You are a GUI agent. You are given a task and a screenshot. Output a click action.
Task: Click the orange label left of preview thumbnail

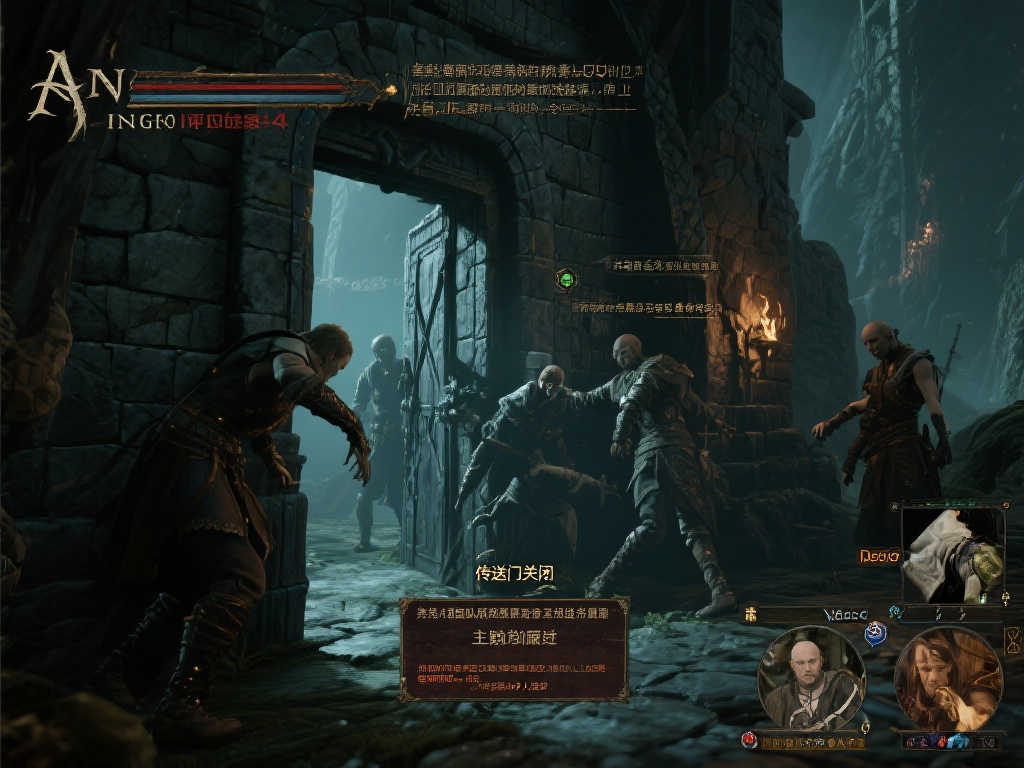click(879, 555)
